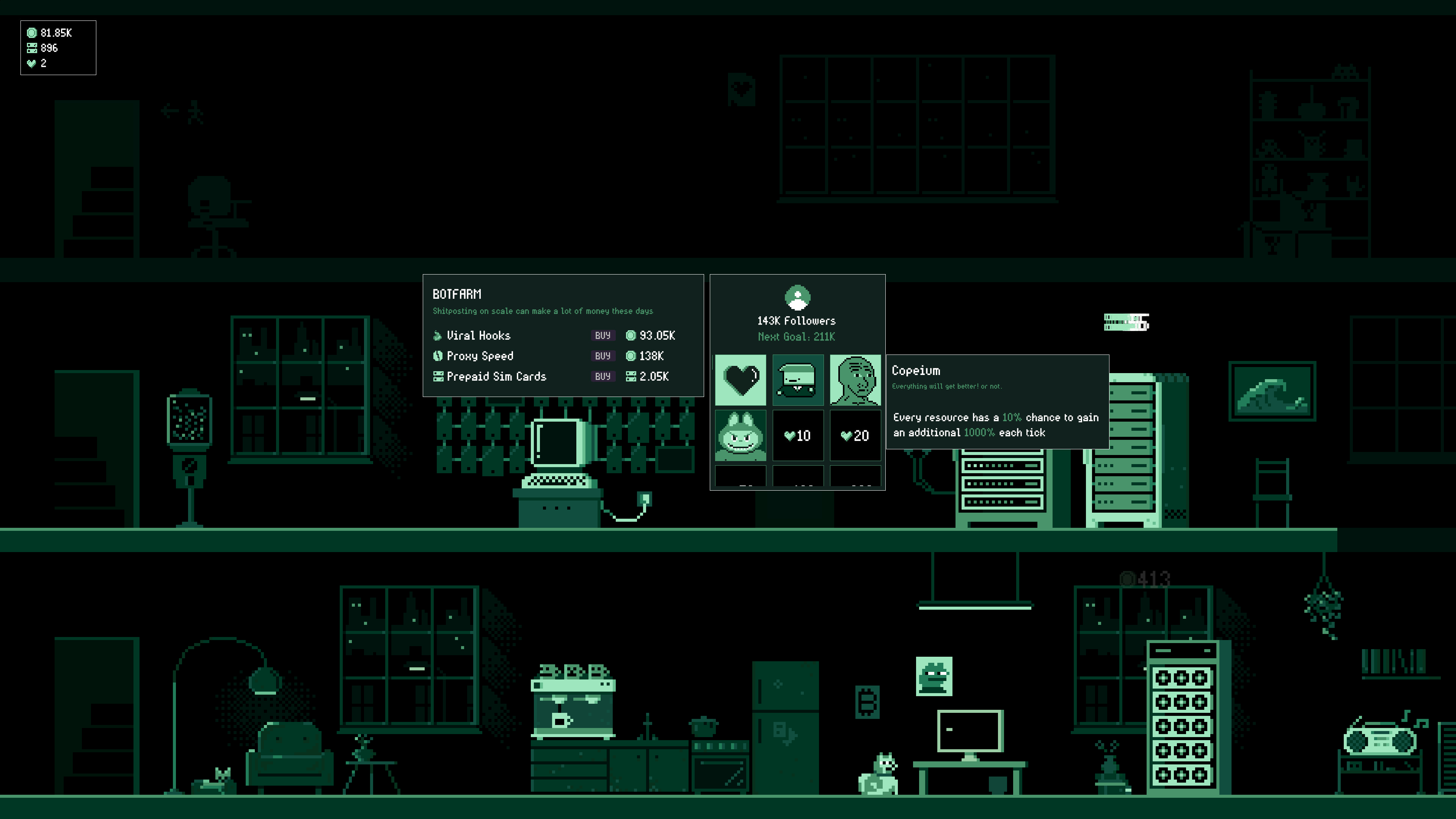Buy the Proxy Speed upgrade for 138K

tap(602, 356)
